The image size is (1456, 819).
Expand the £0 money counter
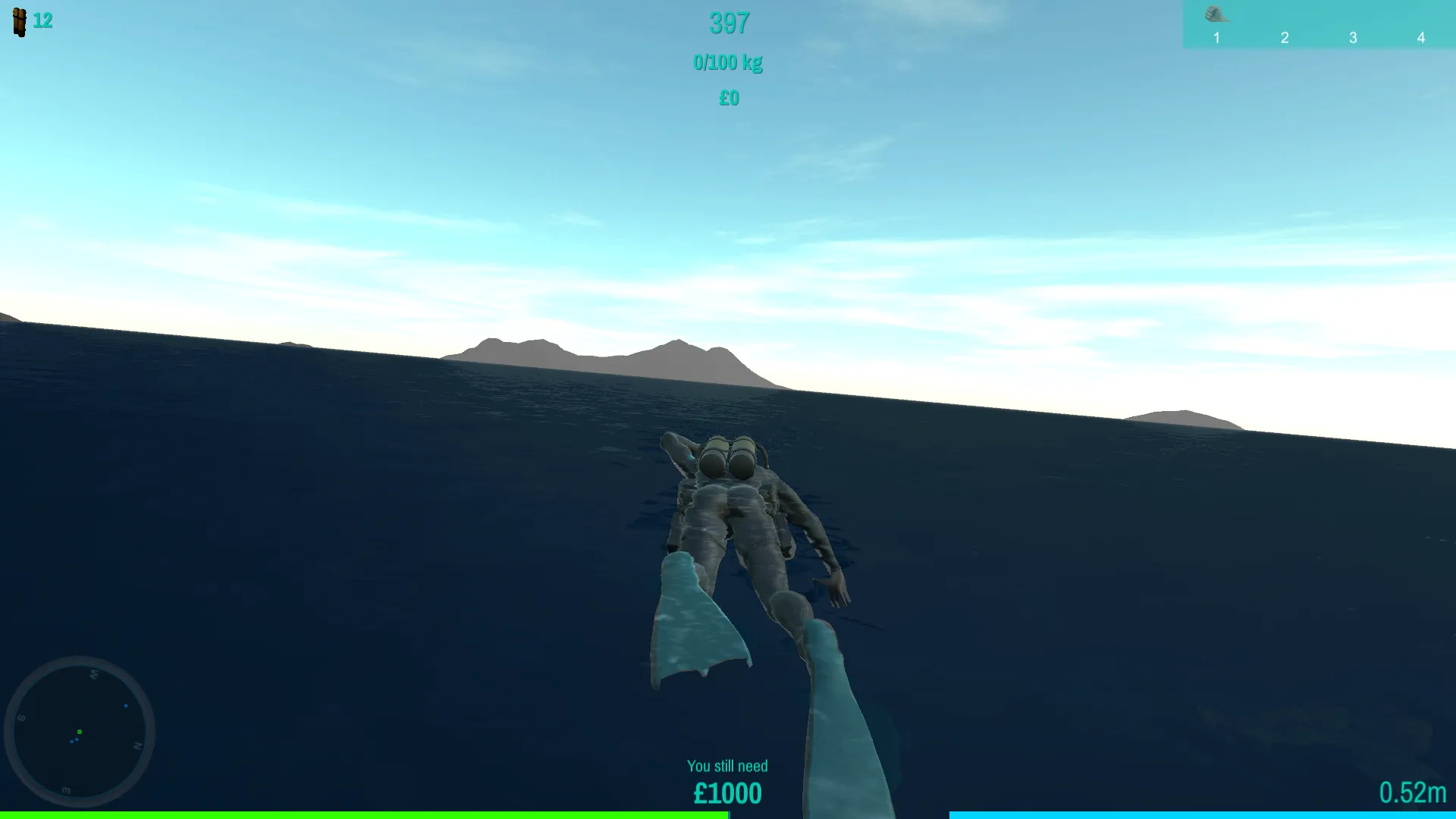pos(728,98)
